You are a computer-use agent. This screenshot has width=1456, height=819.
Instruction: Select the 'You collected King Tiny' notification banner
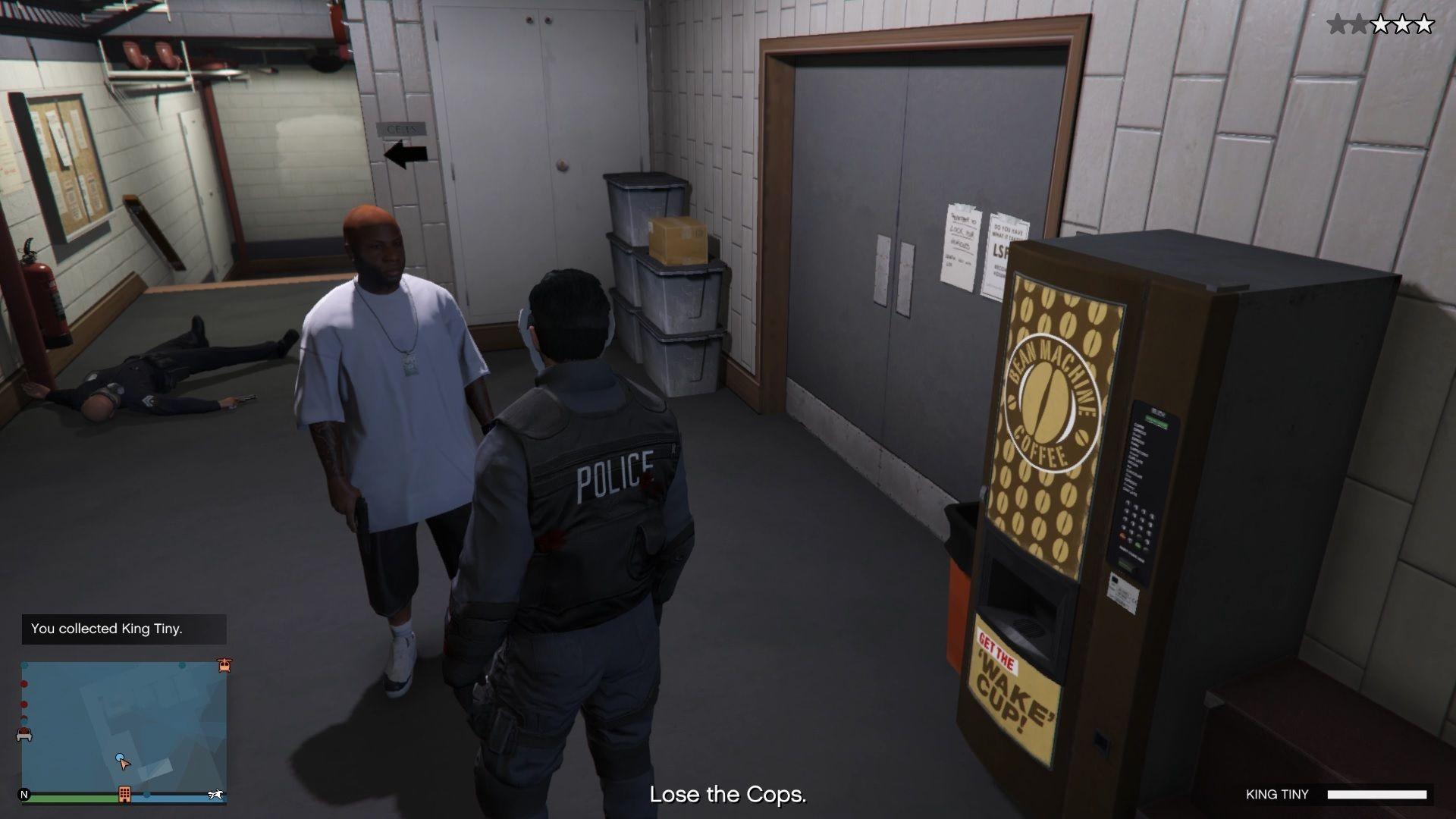[124, 629]
